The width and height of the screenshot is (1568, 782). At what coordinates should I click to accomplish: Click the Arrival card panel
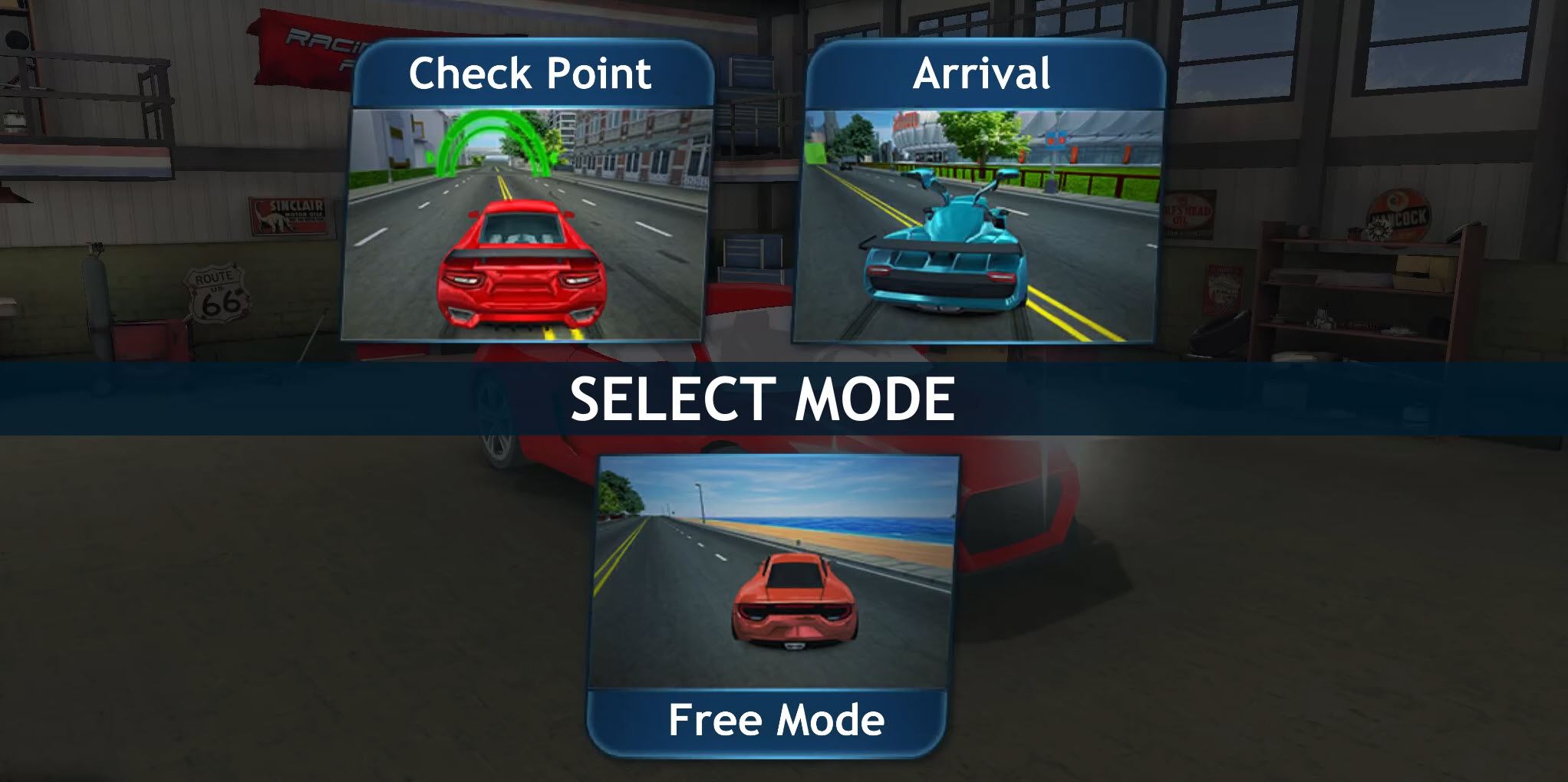[x=978, y=192]
